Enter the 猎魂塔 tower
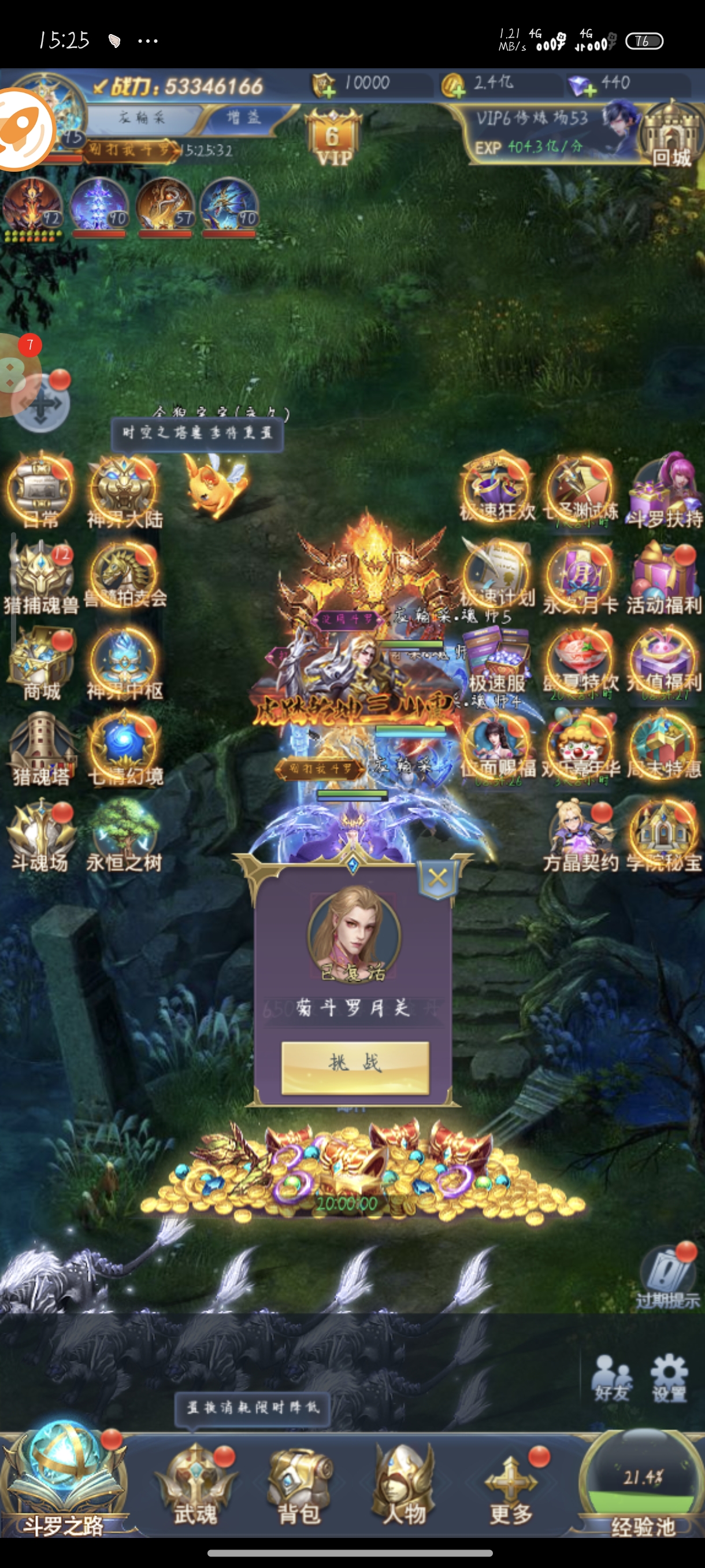 41,749
